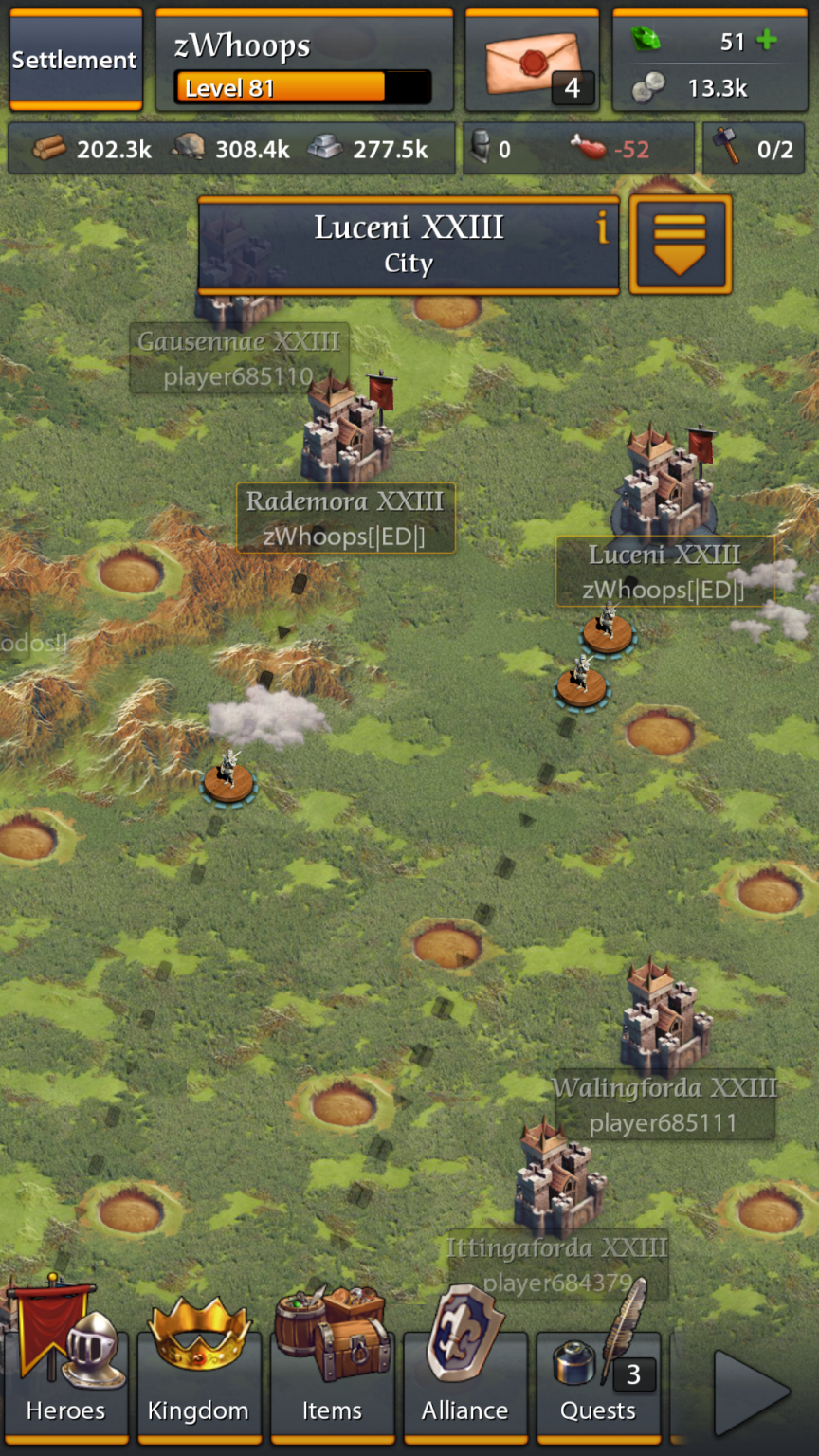View wood, stone and iron resources bar

pyautogui.click(x=230, y=149)
